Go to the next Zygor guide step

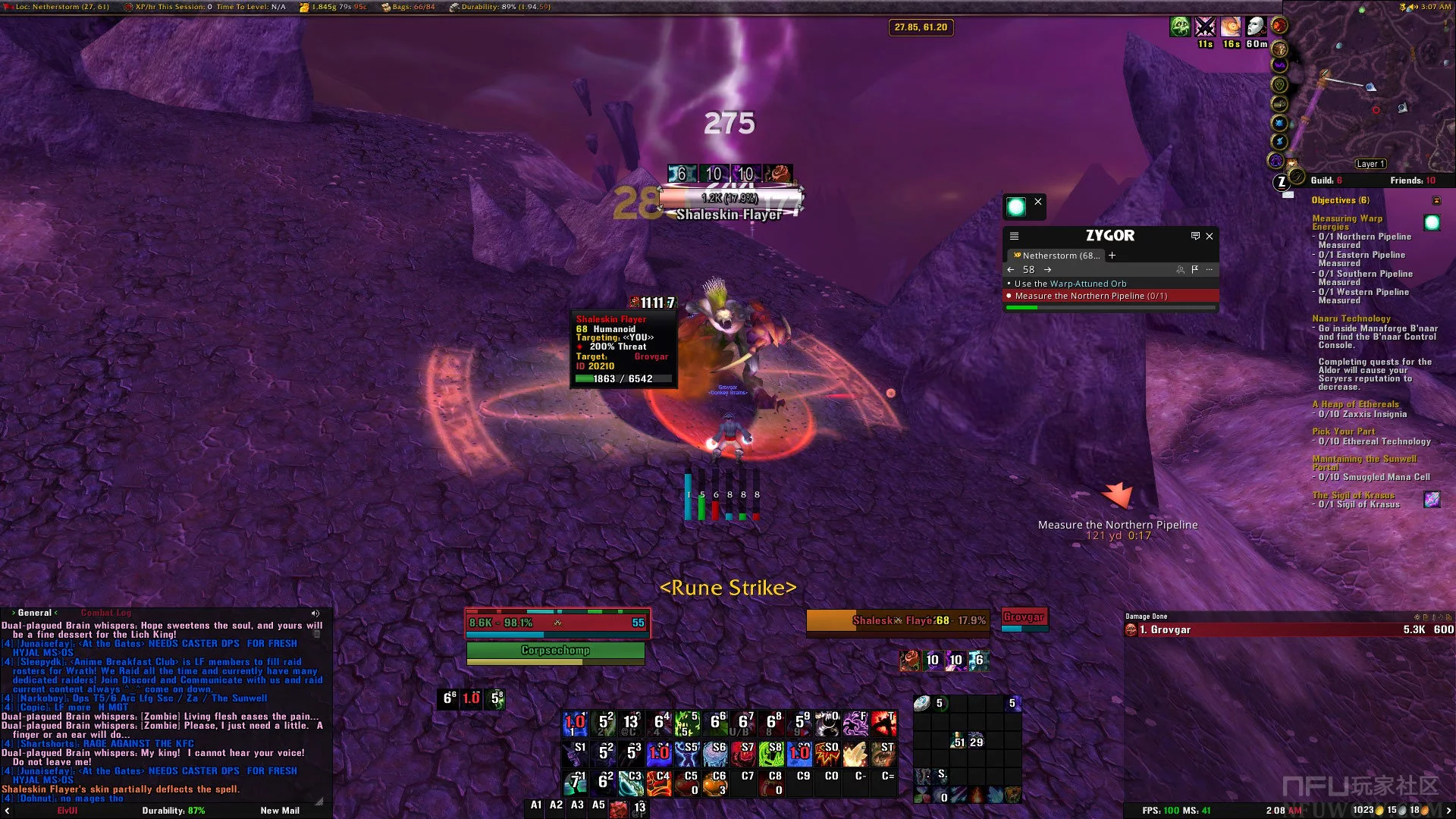1047,269
